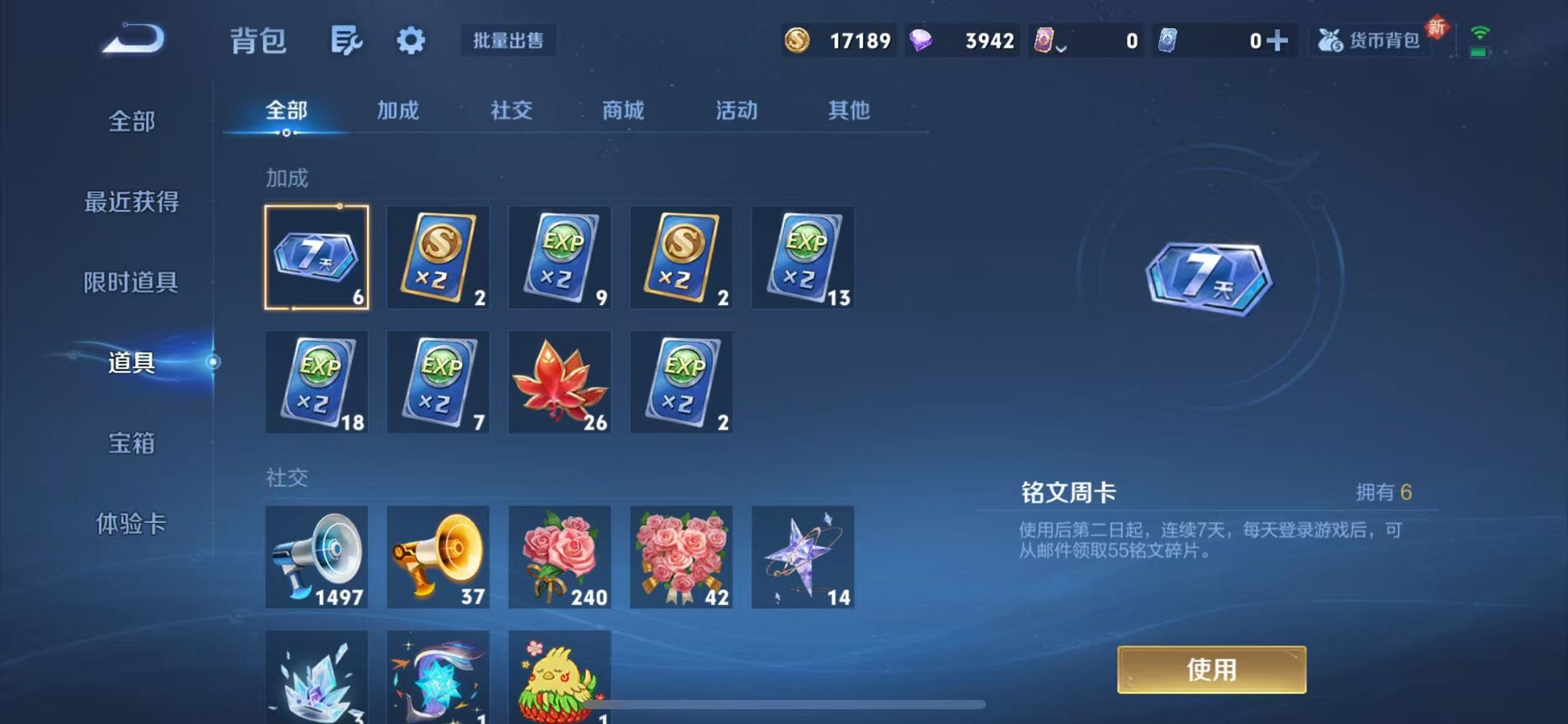Select the golden megaphone item

click(x=438, y=557)
